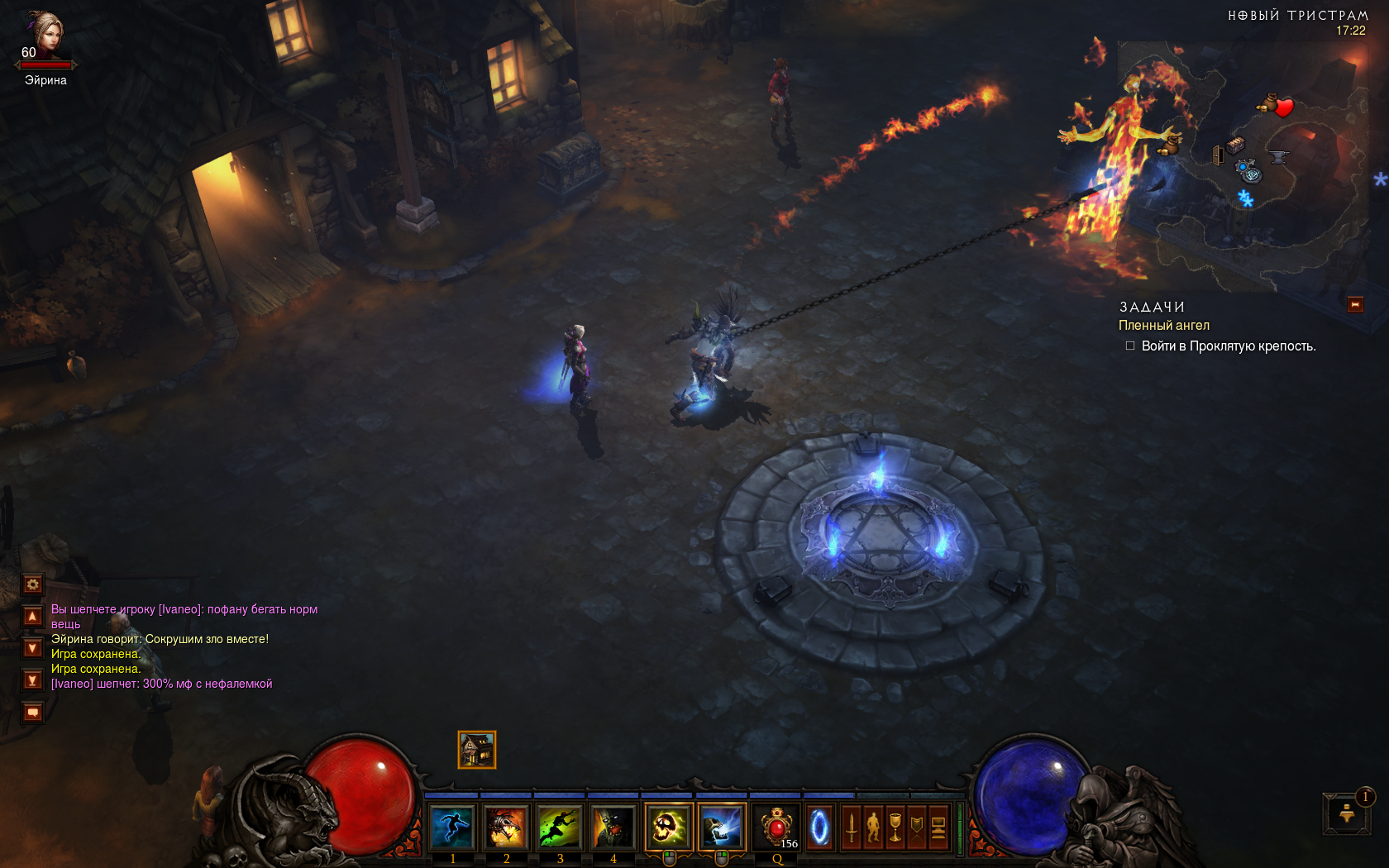The image size is (1389, 868).
Task: Jump chat to bottom with underlined arrow
Action: pos(32,680)
